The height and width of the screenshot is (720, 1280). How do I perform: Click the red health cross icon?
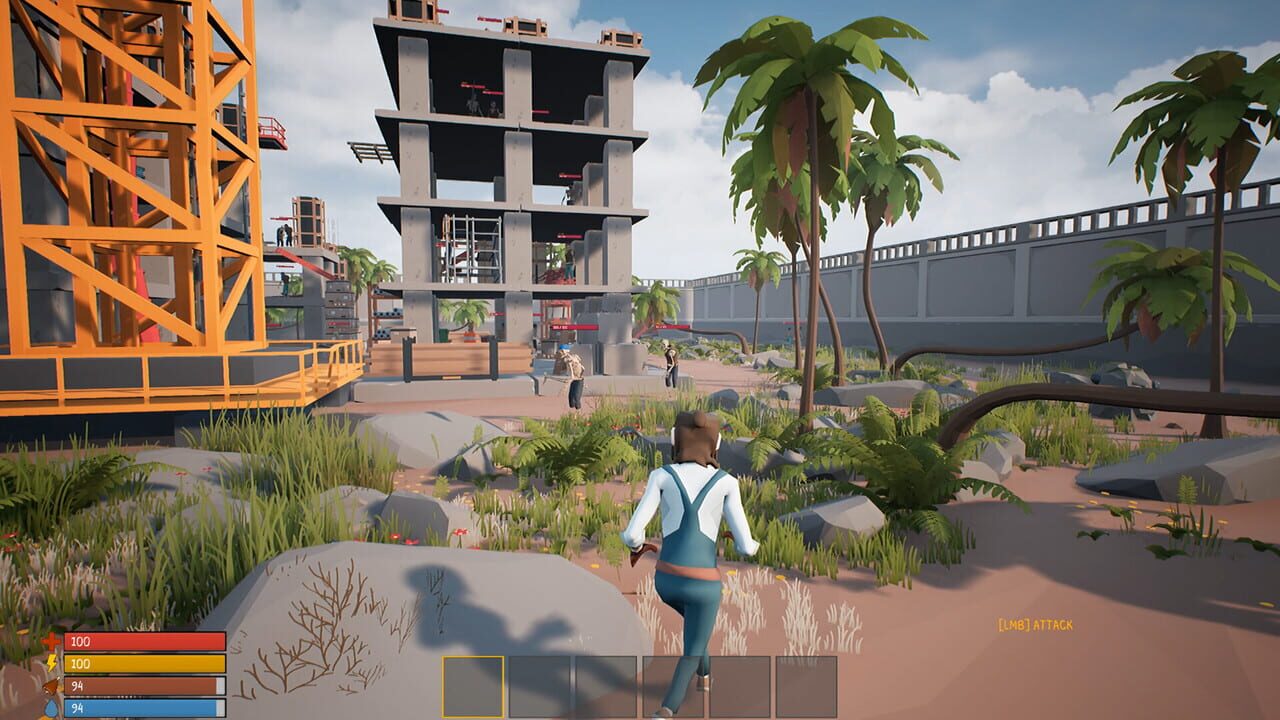point(51,641)
